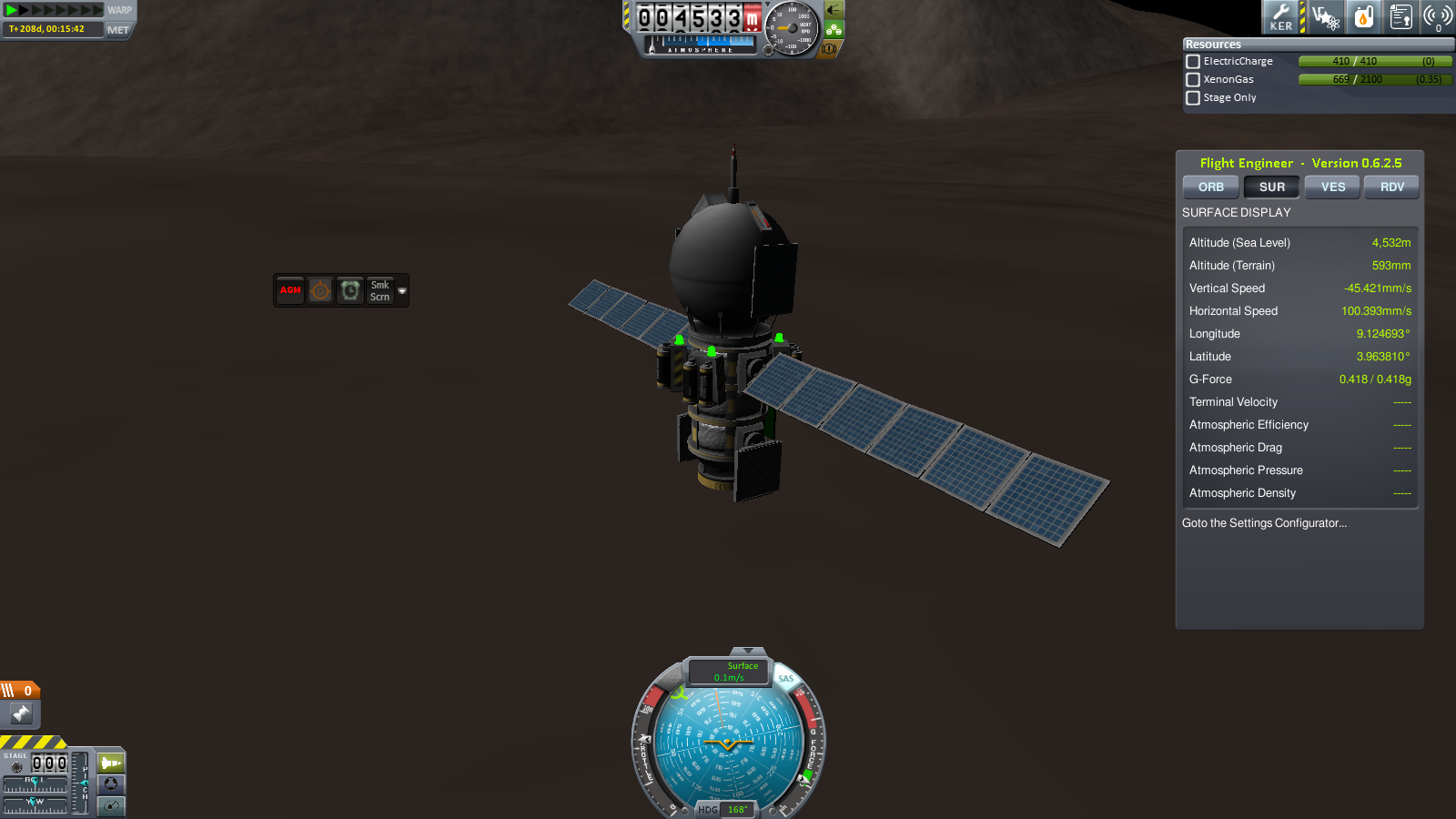1456x819 pixels.
Task: Tick the ElectricCharge resource checkbox
Action: coord(1193,62)
